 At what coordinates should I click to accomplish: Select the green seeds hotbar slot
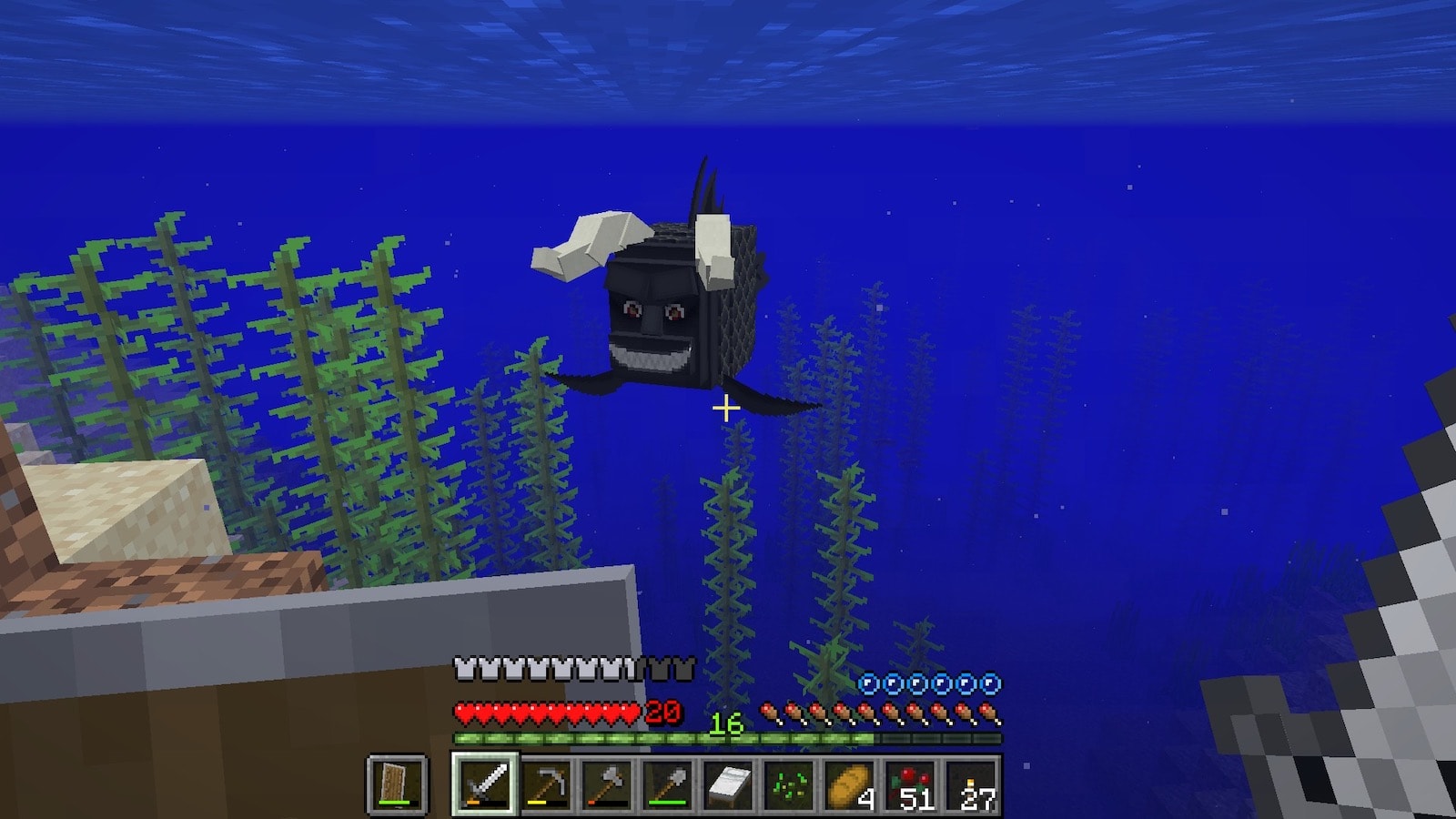click(x=789, y=784)
